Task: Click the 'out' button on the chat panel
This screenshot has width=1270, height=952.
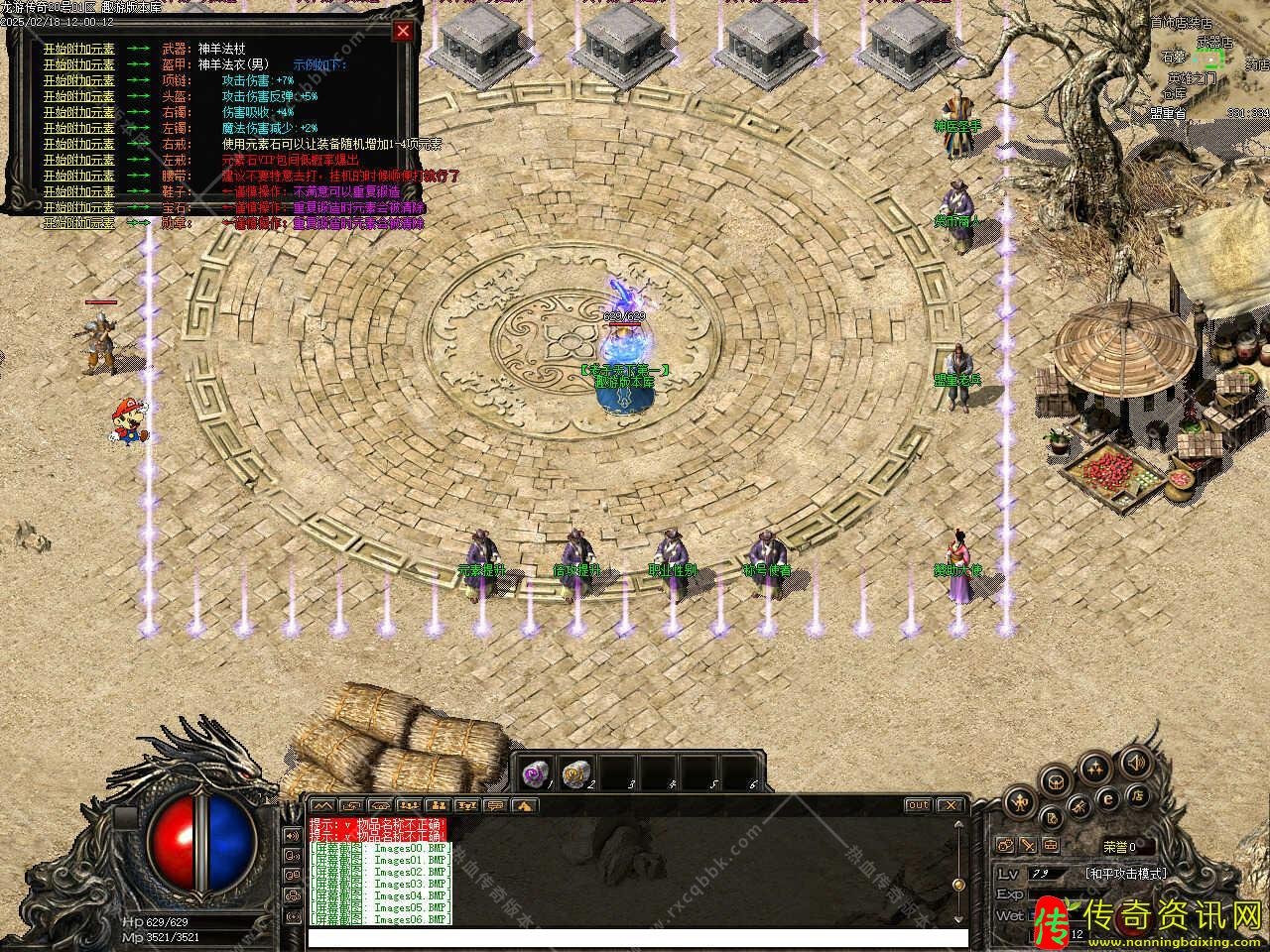Action: coord(918,805)
